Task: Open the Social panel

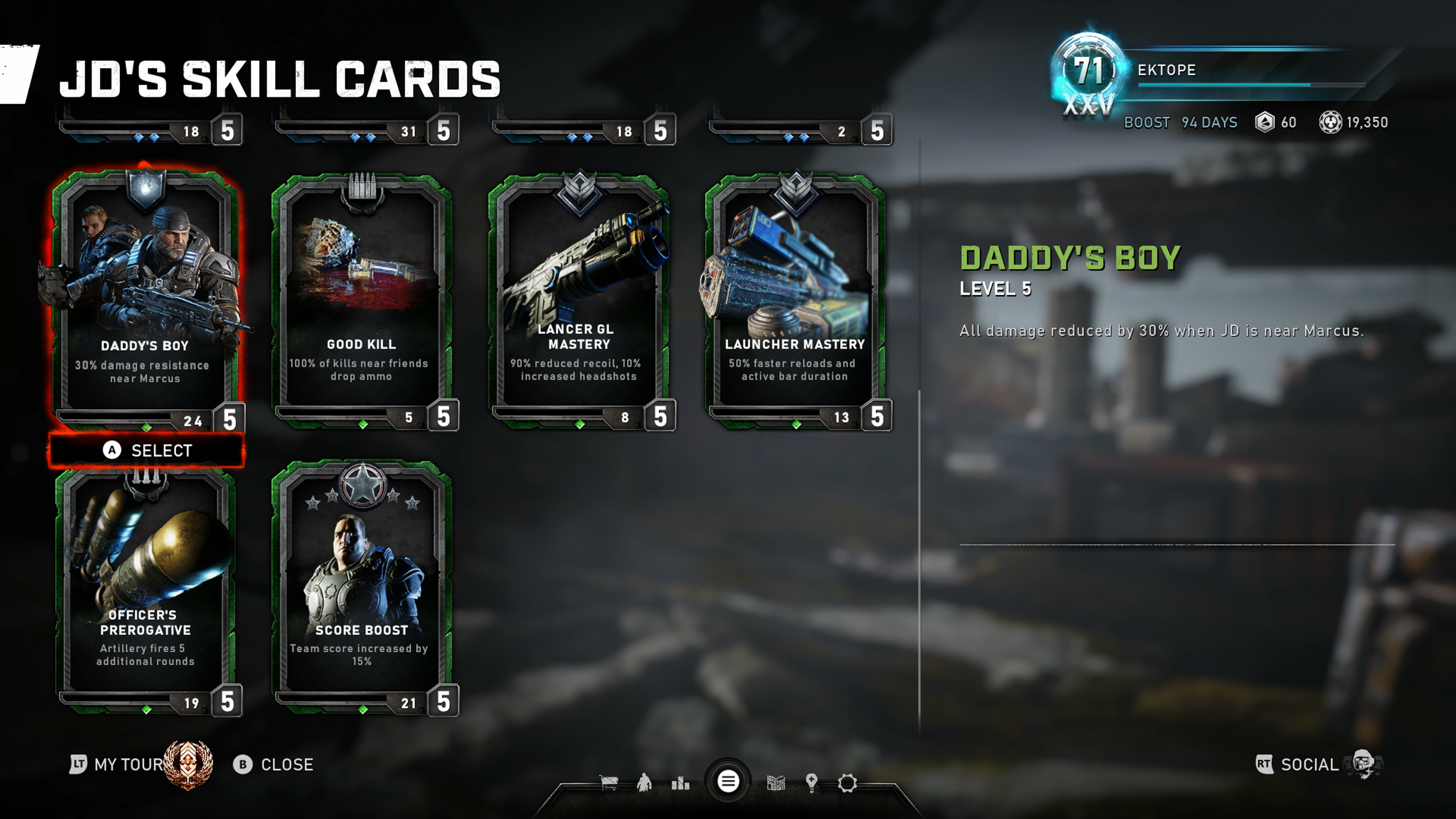Action: coord(1309,765)
